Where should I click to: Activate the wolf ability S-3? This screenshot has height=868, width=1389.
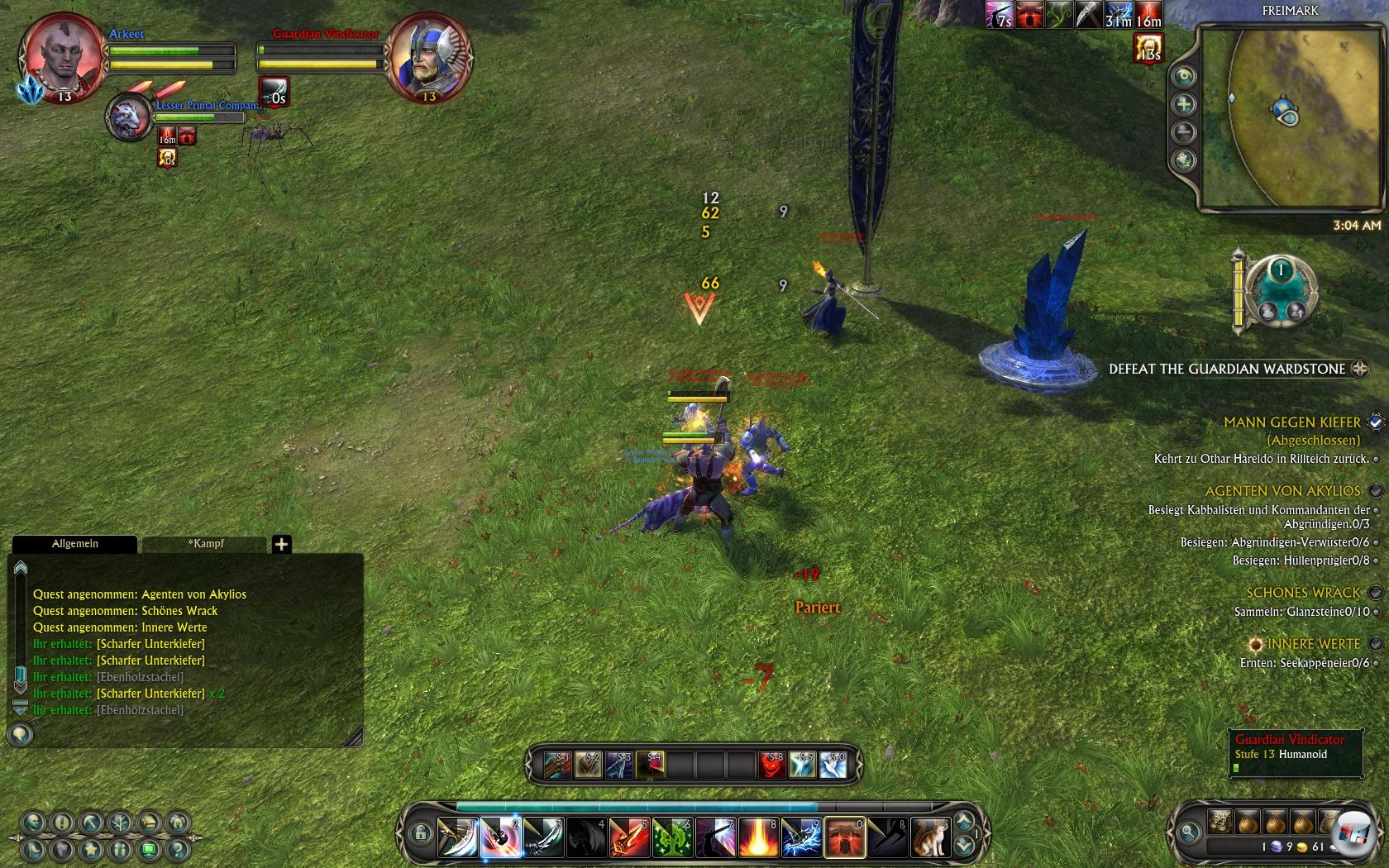click(x=618, y=765)
